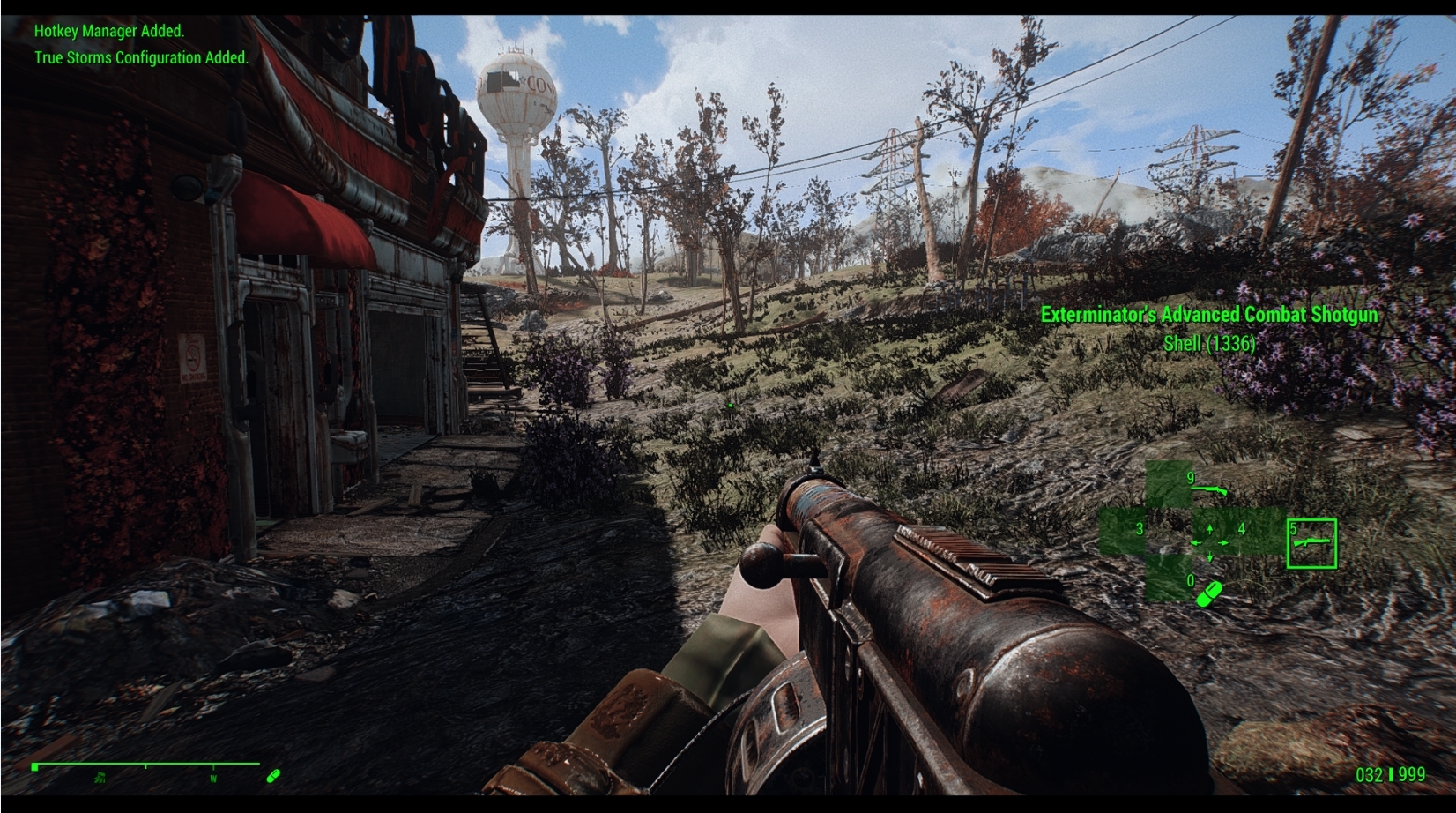Choose the shotgun in hotkey slot 9
Image resolution: width=1456 pixels, height=813 pixels.
(1209, 487)
